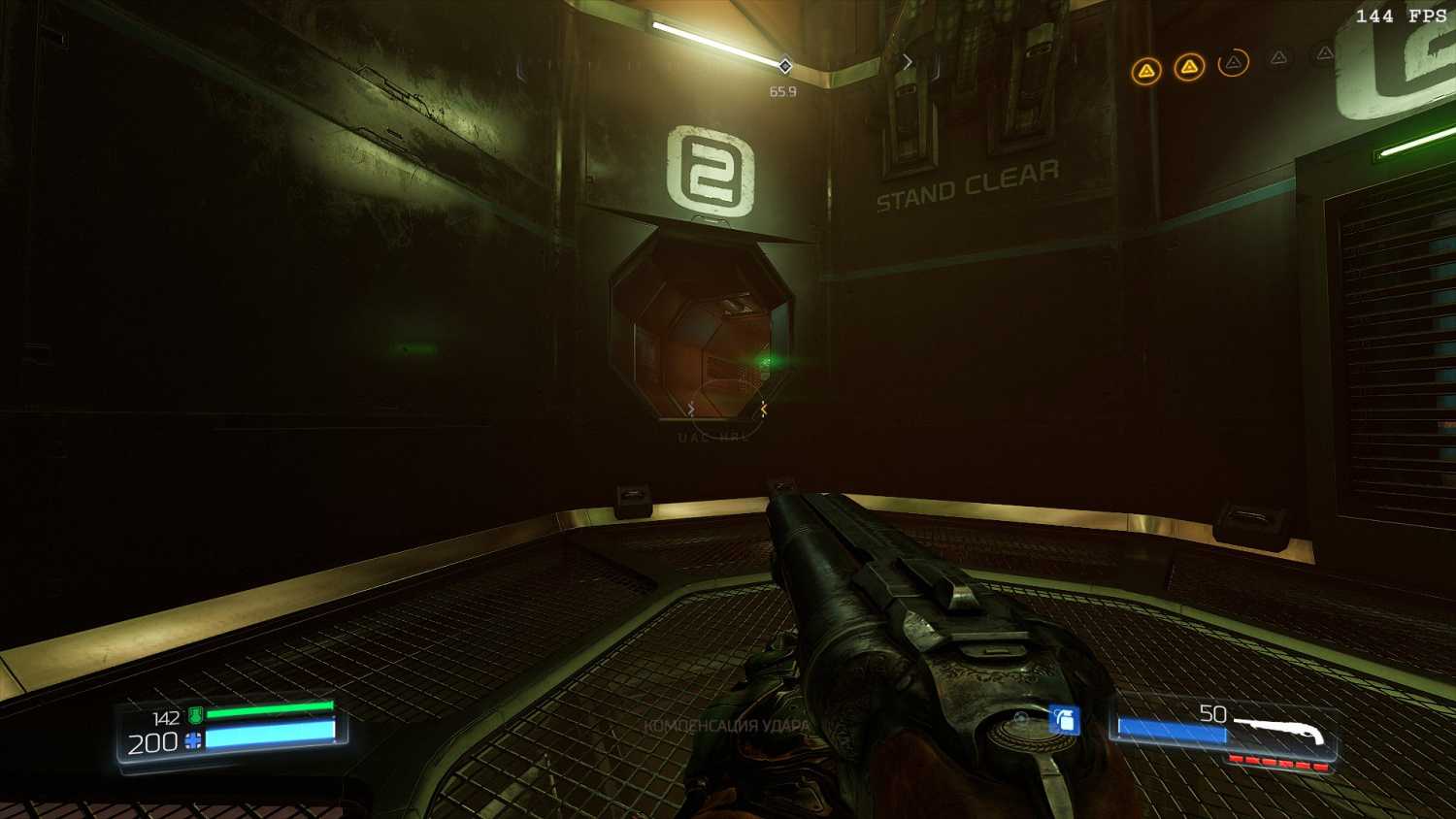Click the blue health cross icon
This screenshot has height=819, width=1456.
193,742
